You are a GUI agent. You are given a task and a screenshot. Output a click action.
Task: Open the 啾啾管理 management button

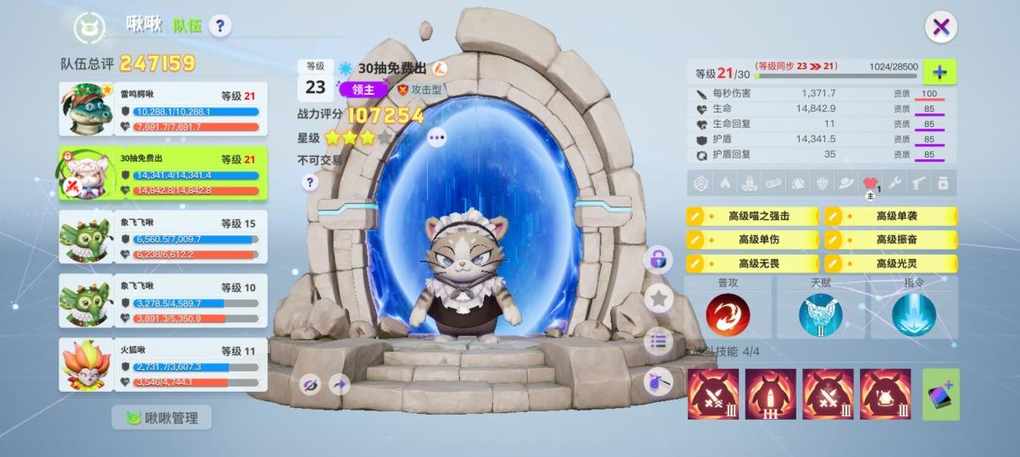point(162,418)
